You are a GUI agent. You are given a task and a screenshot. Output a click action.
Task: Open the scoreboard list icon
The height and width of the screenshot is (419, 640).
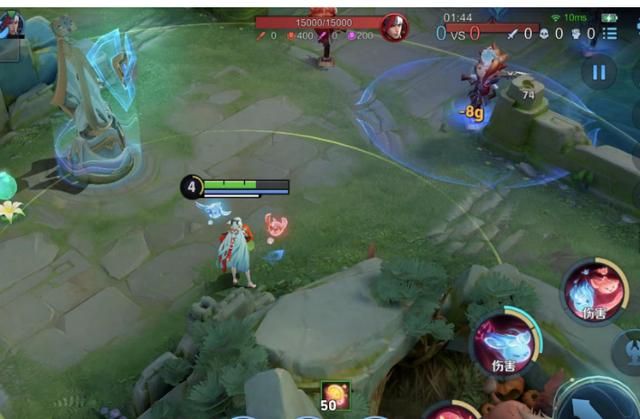(610, 33)
